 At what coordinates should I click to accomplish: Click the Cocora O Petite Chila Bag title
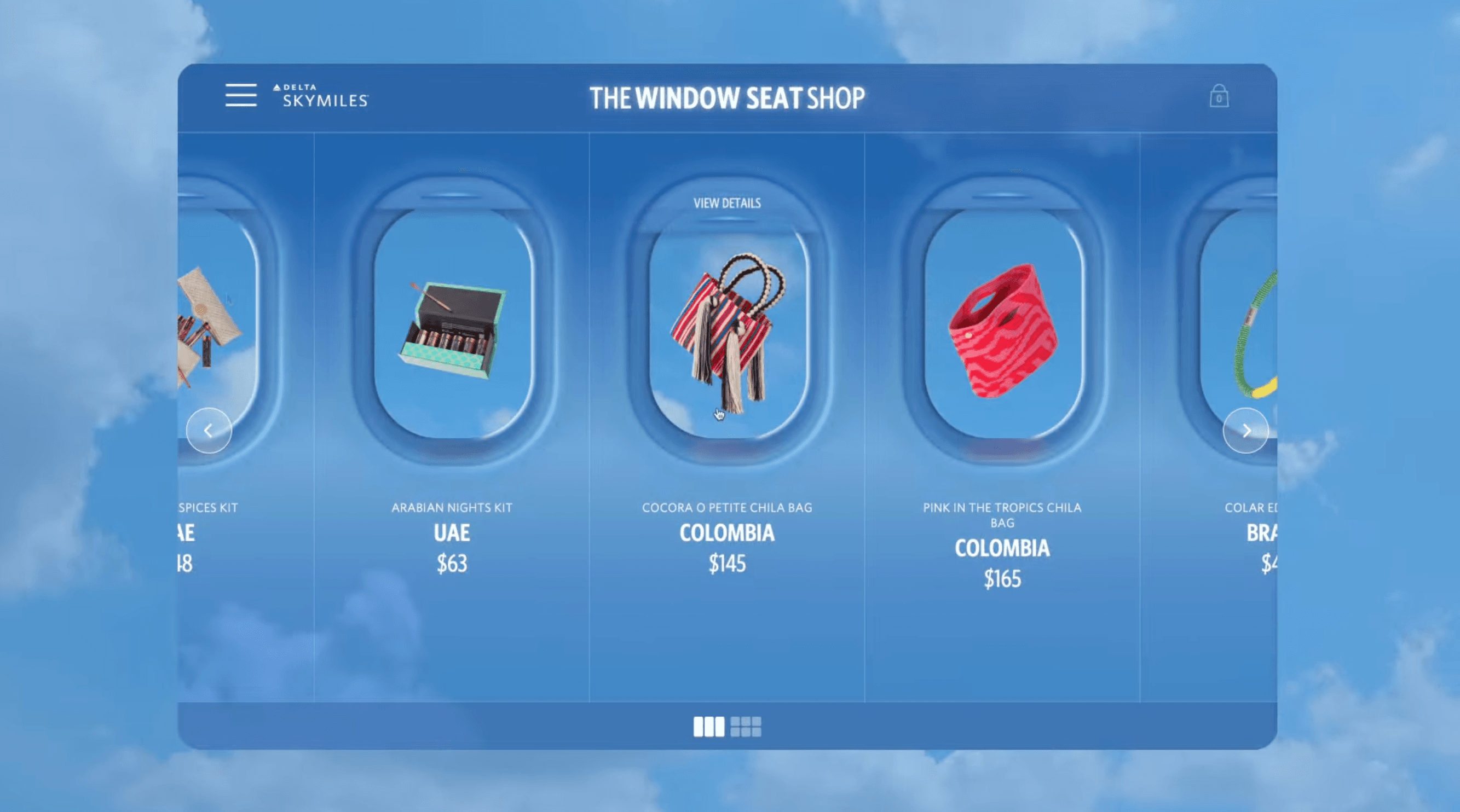point(727,508)
